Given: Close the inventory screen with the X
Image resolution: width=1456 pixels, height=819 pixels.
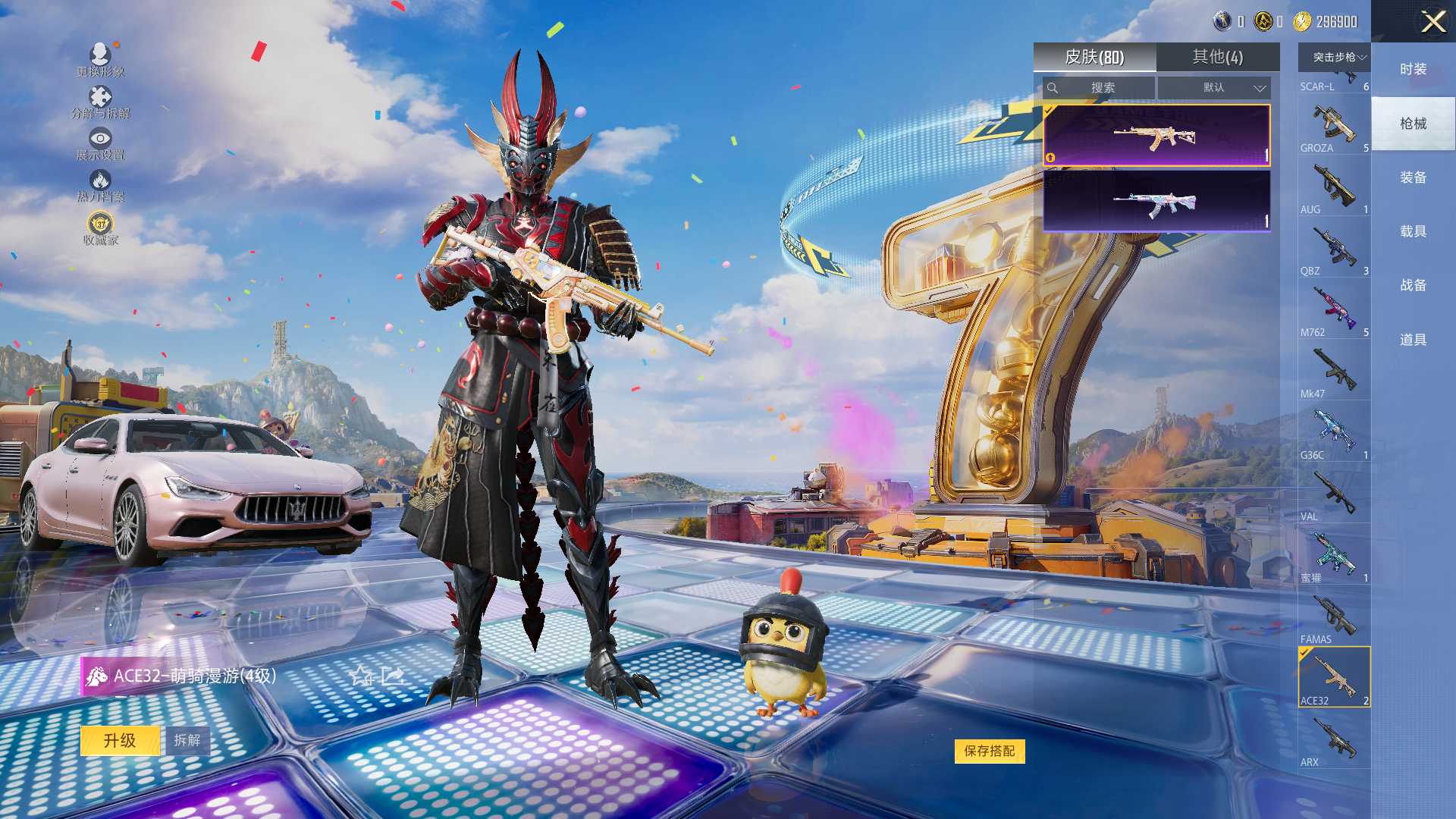Looking at the screenshot, I should point(1432,21).
